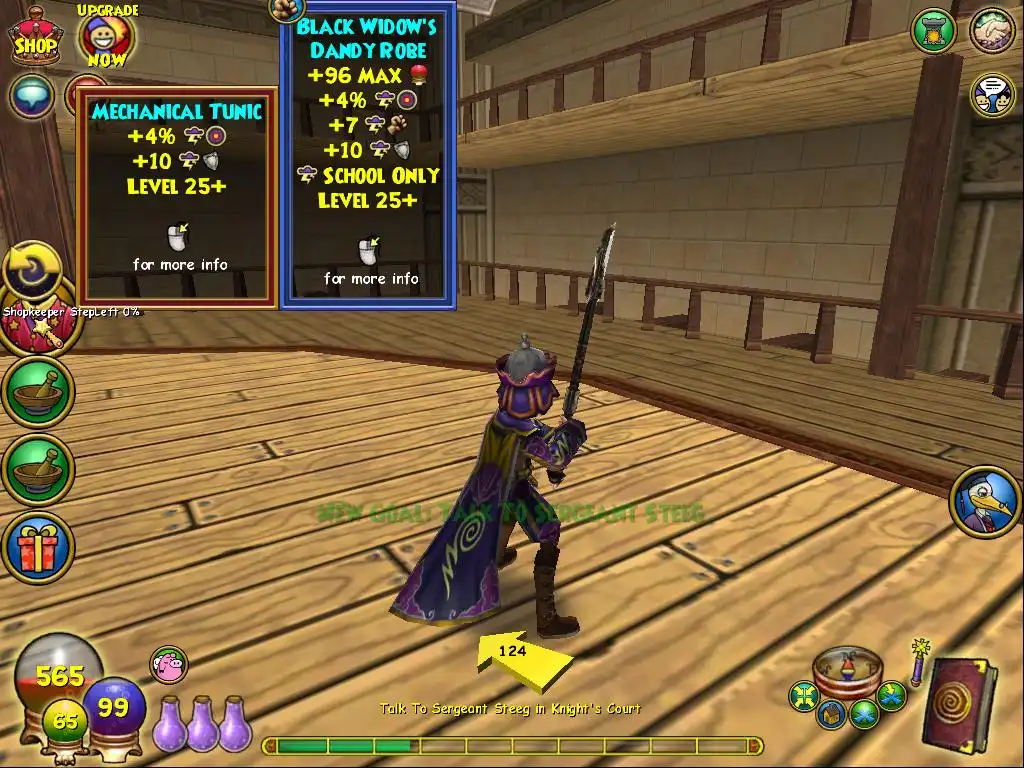Activate the blue house teleport-home button
Viewport: 1024px width, 768px height.
point(829,714)
